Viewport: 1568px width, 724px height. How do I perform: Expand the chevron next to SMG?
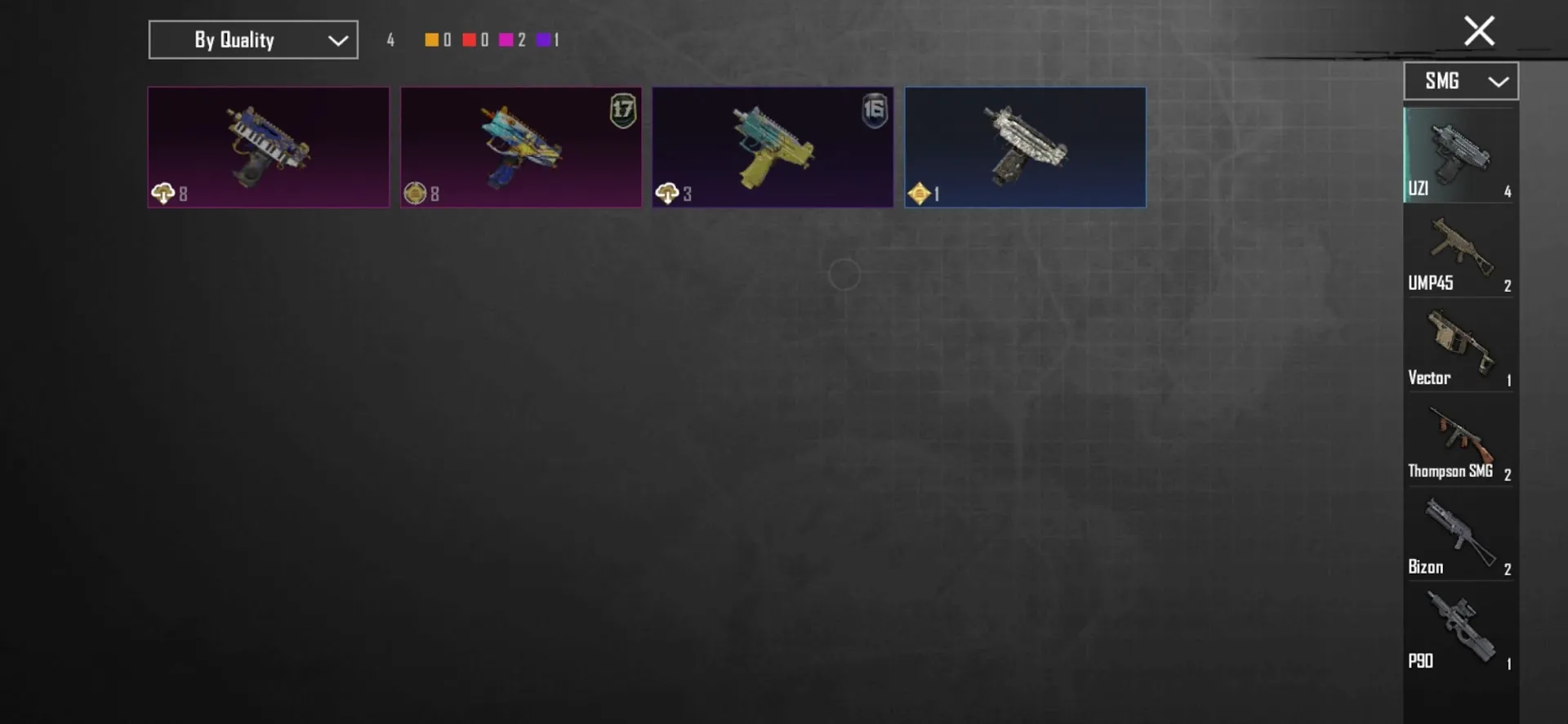pyautogui.click(x=1499, y=81)
